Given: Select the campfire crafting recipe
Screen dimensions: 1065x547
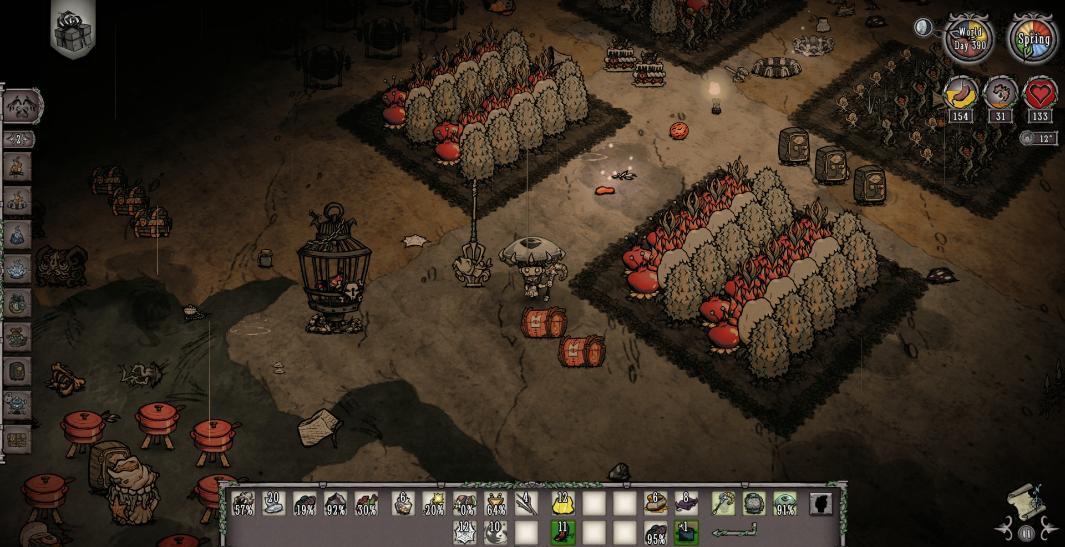Looking at the screenshot, I should [x=18, y=167].
